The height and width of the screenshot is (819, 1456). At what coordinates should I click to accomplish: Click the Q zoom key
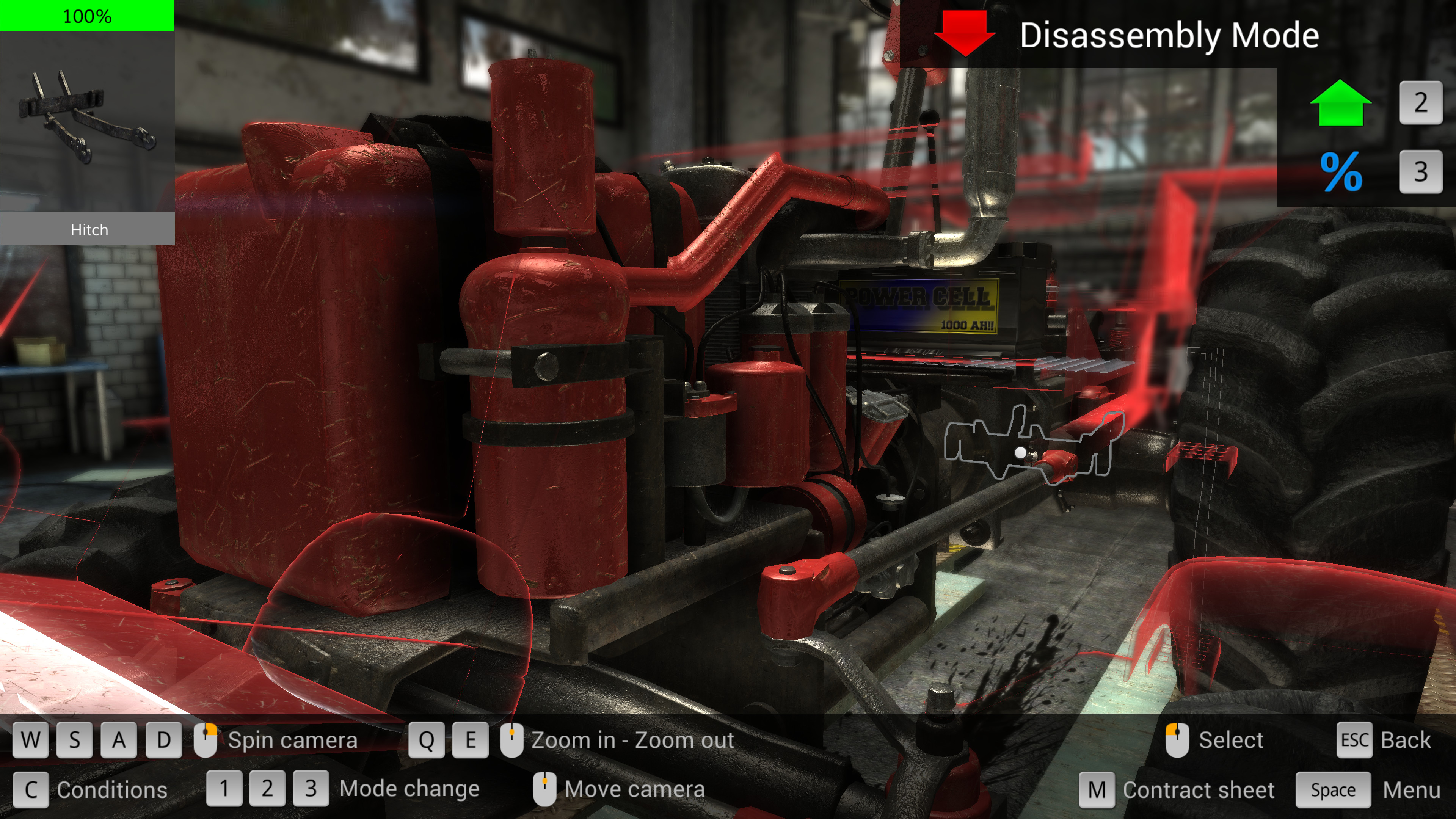428,740
